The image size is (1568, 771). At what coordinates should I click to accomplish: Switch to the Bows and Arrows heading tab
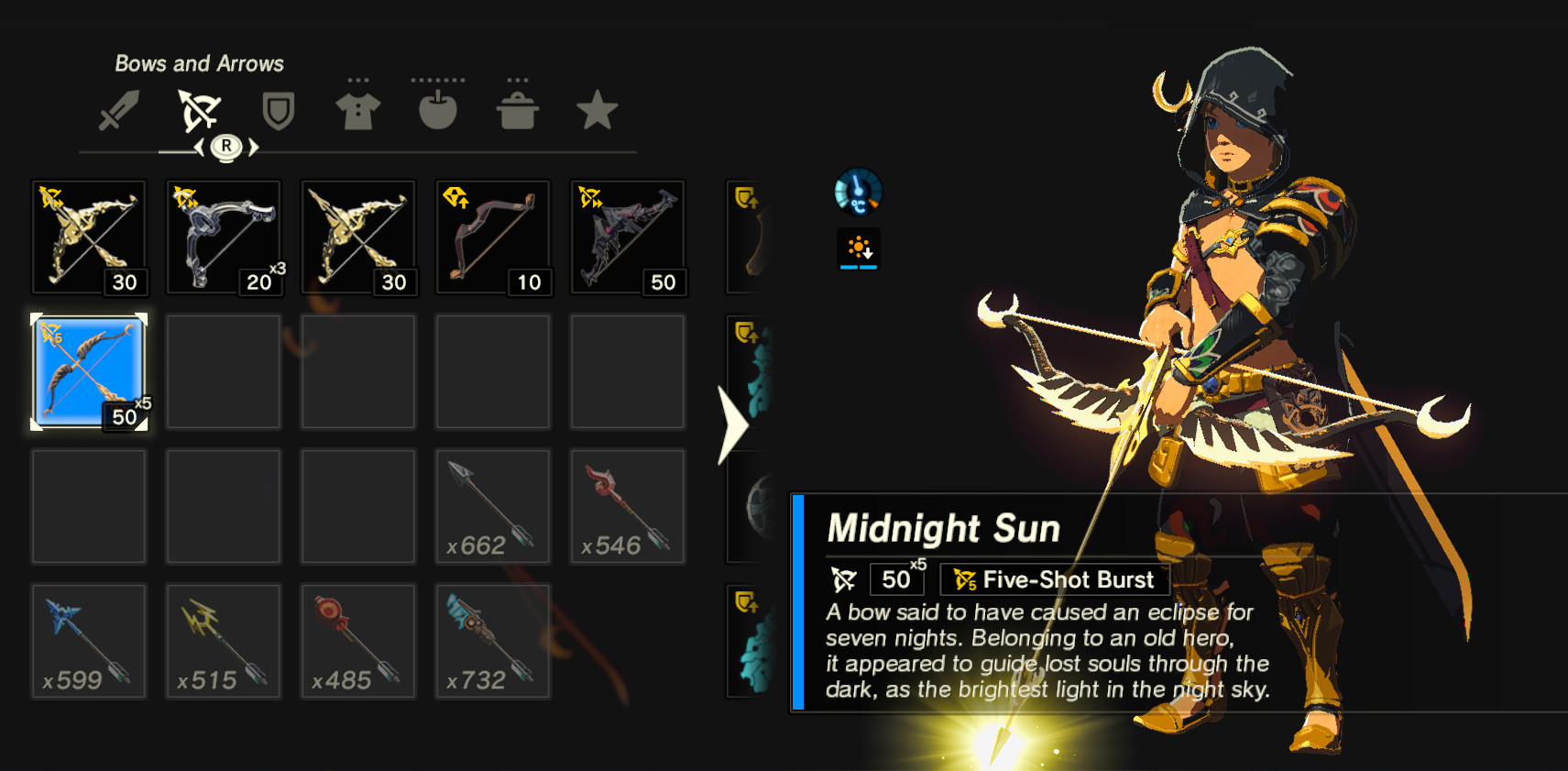click(198, 63)
